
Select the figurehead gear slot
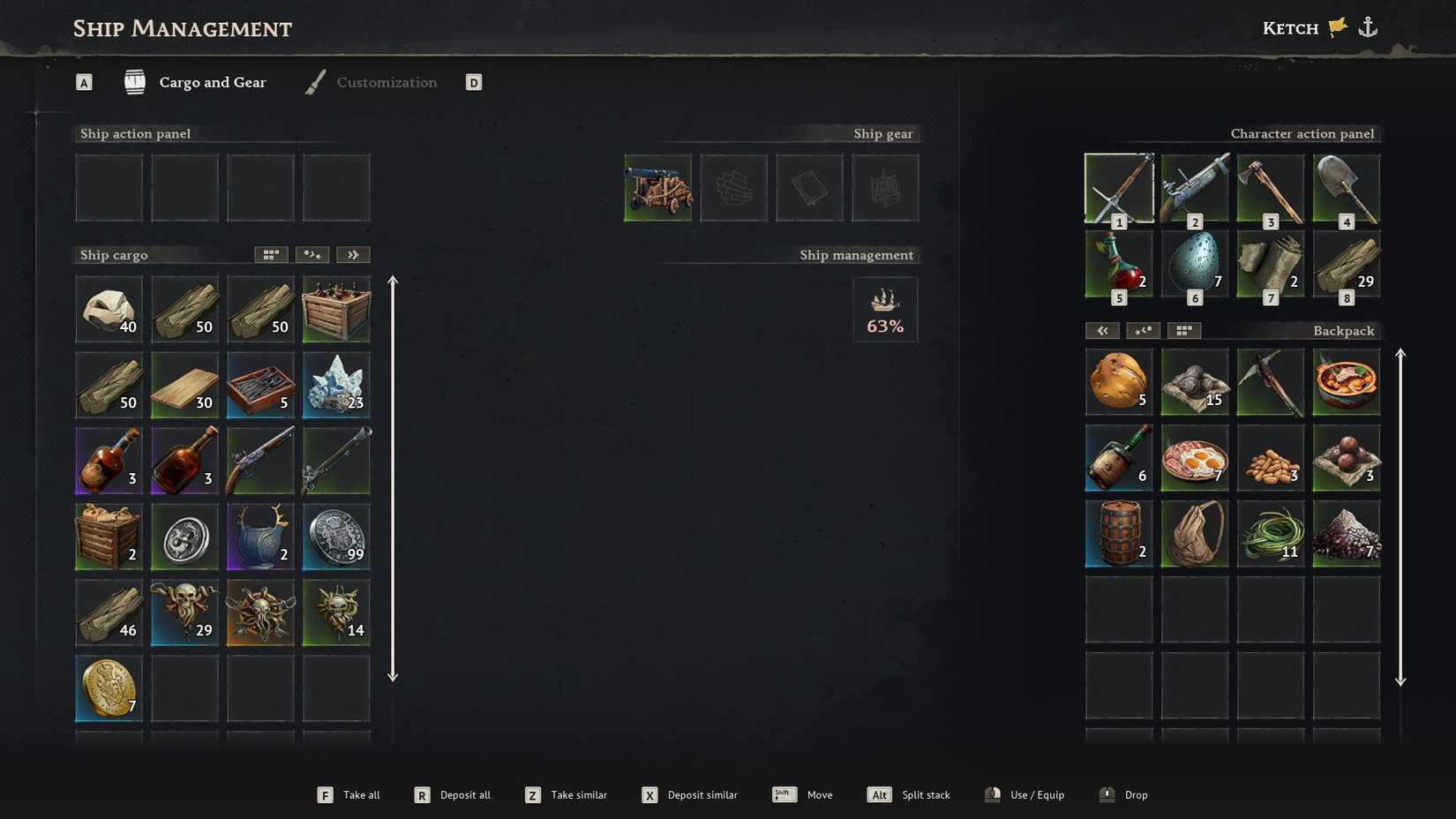(885, 187)
